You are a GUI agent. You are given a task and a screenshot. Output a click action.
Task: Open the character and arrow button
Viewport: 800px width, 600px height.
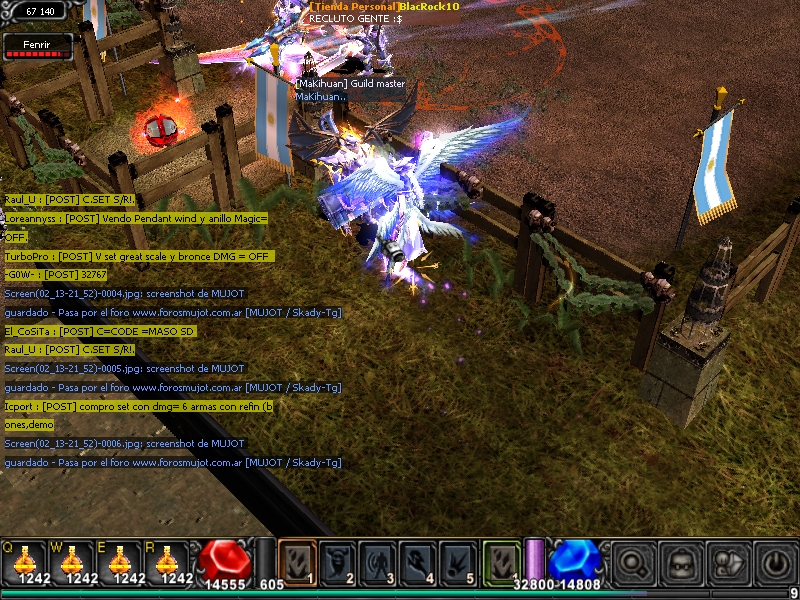pyautogui.click(x=729, y=561)
